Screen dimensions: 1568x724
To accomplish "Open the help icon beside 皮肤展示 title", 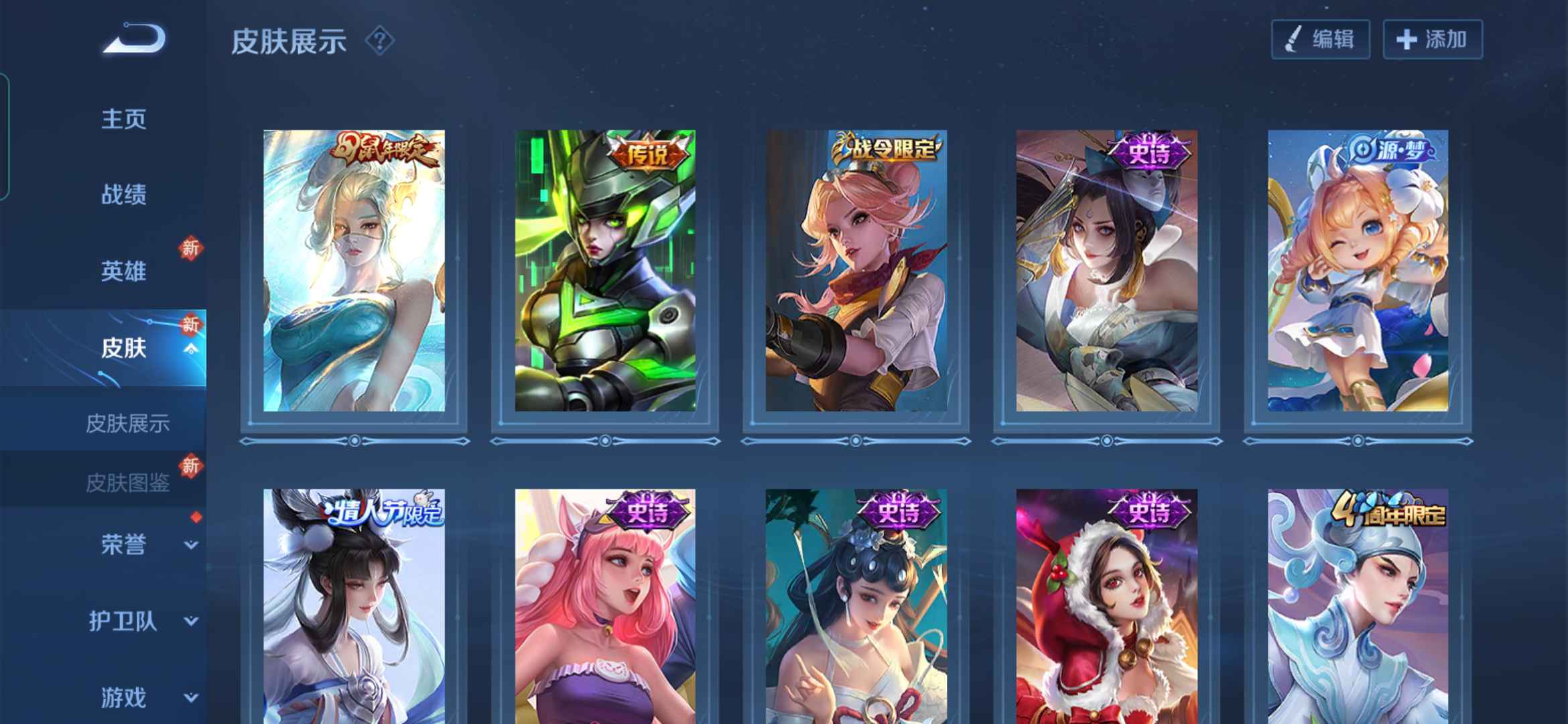I will [379, 42].
